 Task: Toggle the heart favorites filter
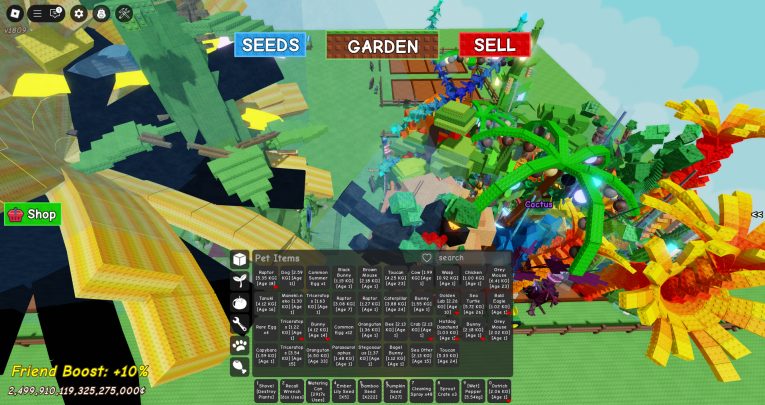pyautogui.click(x=426, y=258)
